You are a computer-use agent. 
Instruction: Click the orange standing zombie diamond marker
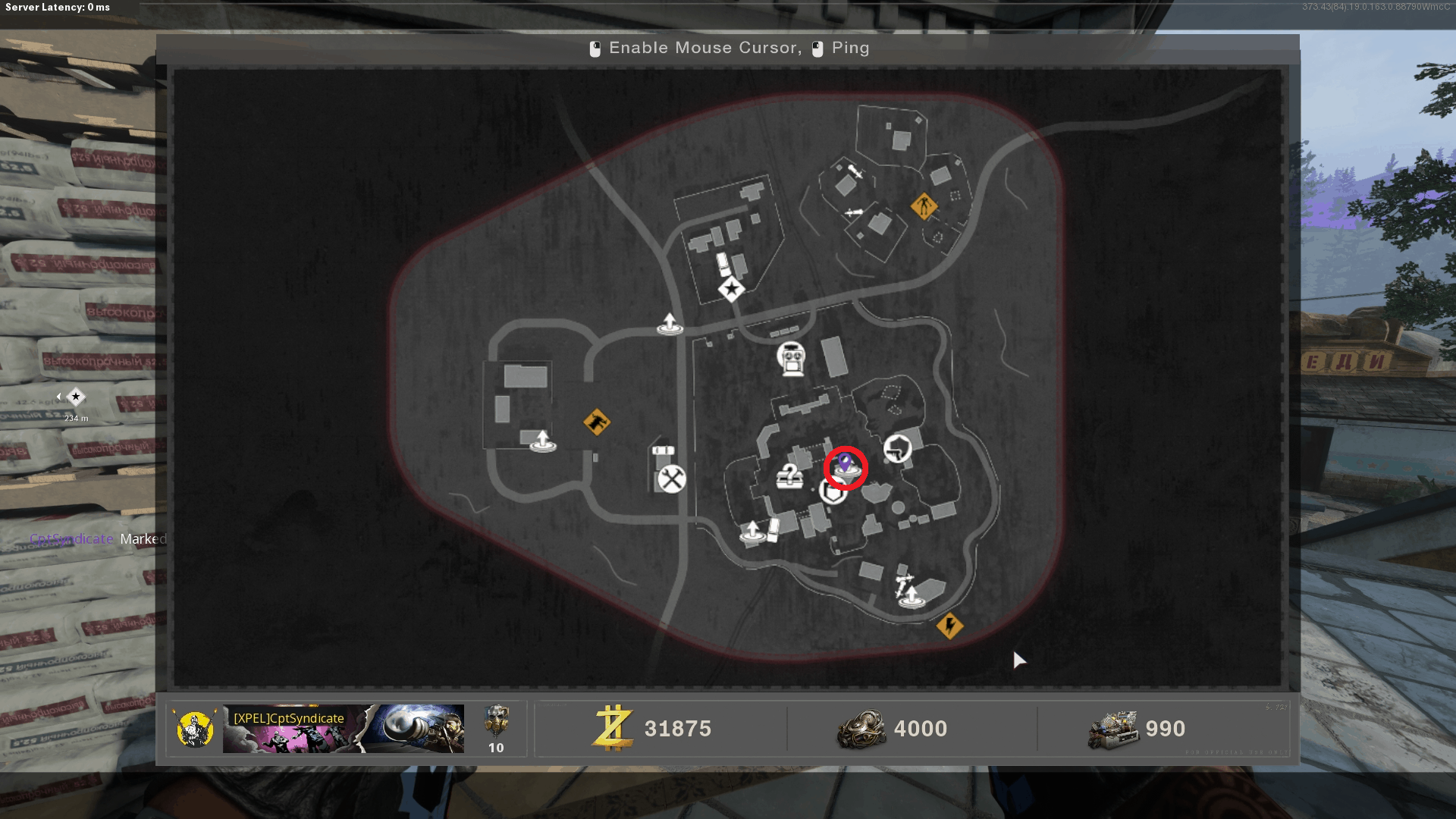pos(924,206)
